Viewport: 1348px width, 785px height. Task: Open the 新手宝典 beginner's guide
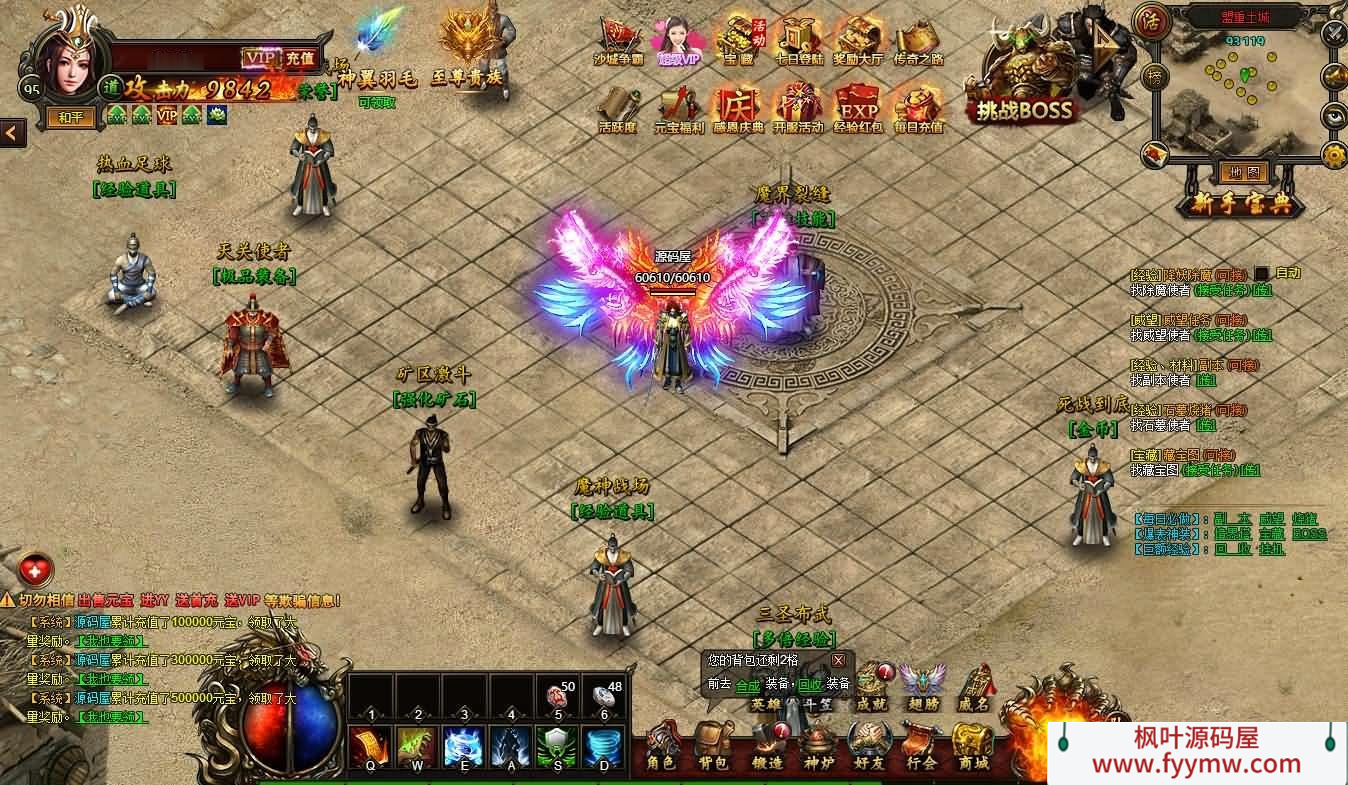click(x=1241, y=203)
